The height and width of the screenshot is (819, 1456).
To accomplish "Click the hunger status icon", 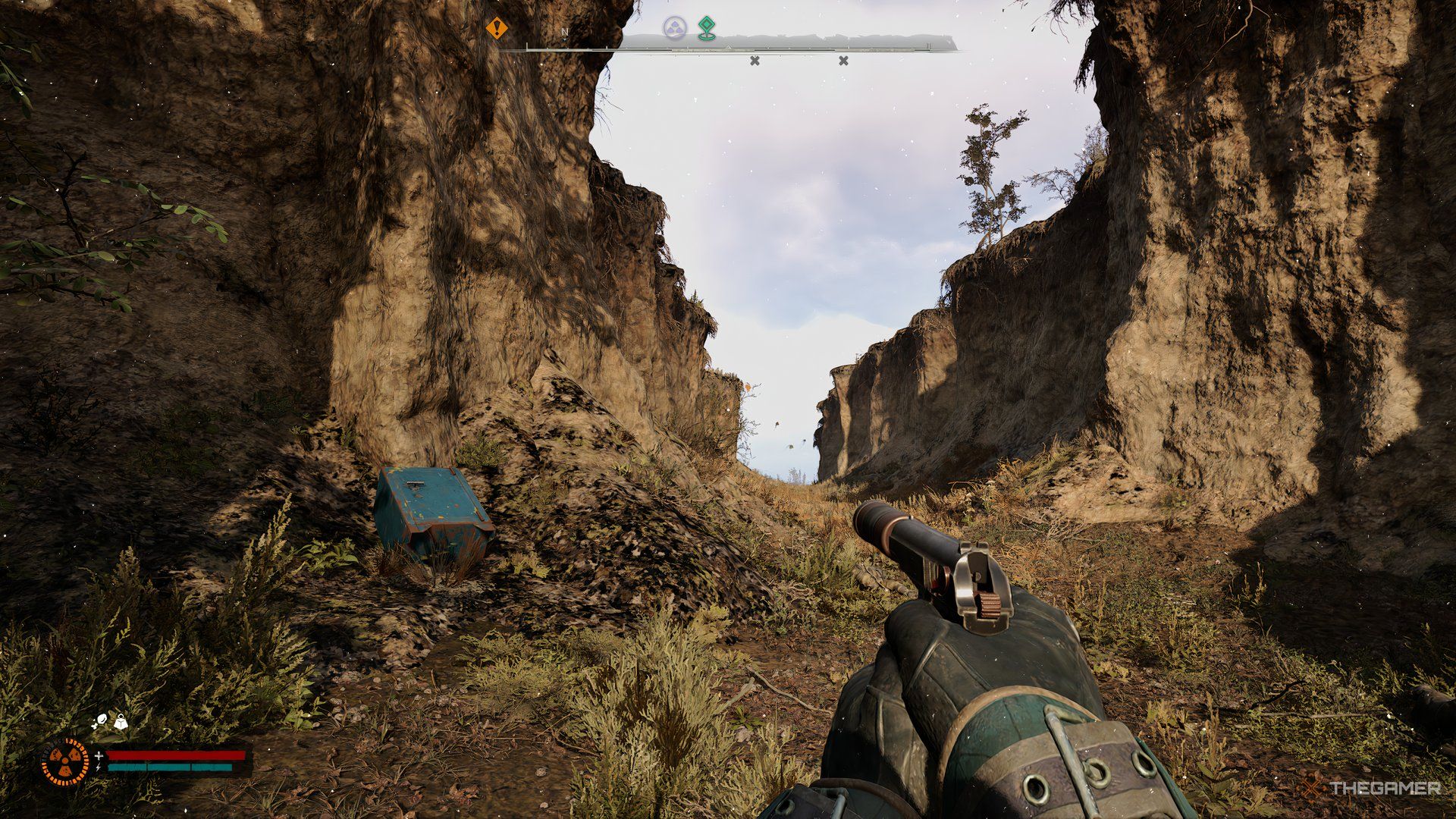I will (x=102, y=719).
